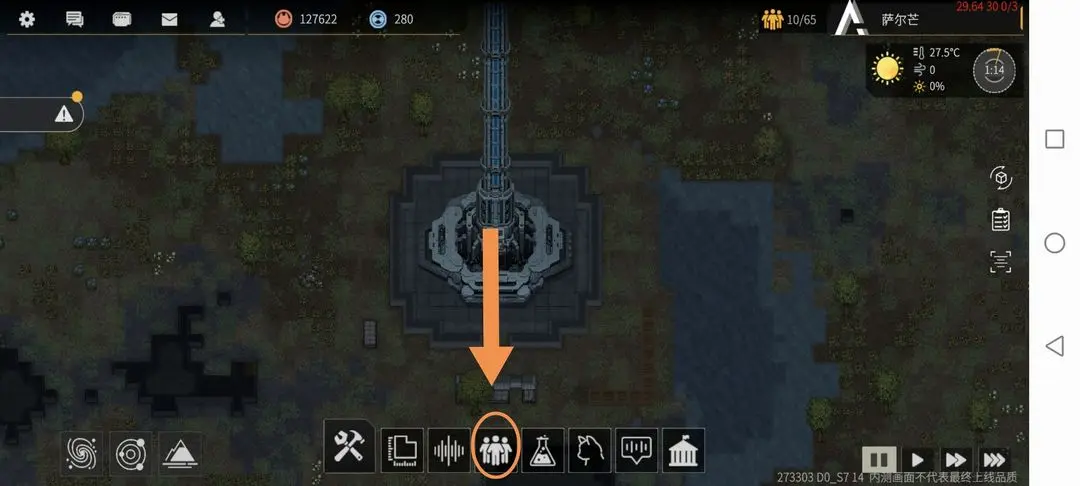Tap the Android home circle button
1080x486 pixels.
[1054, 242]
